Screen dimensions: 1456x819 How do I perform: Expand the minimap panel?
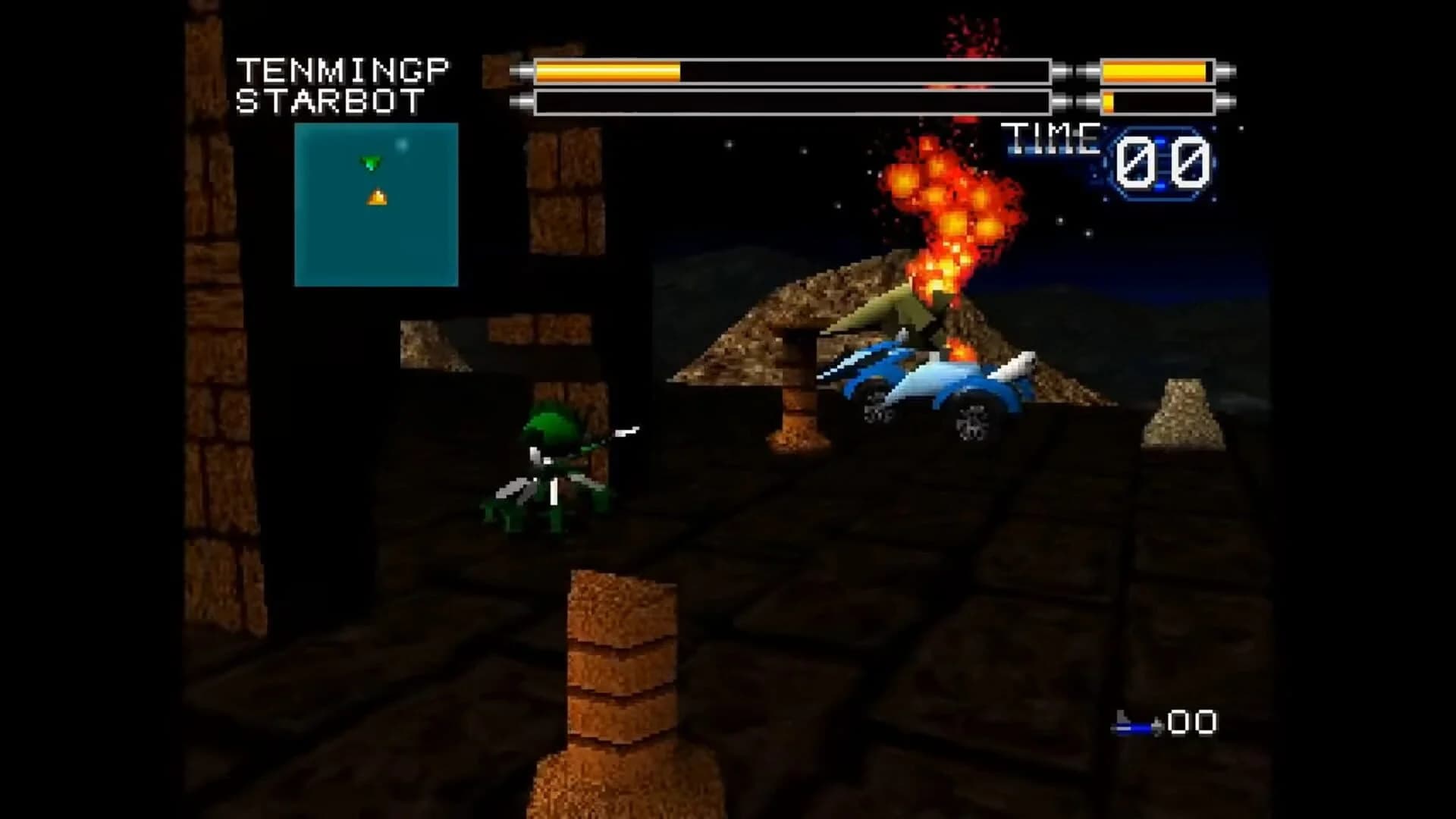tap(375, 203)
